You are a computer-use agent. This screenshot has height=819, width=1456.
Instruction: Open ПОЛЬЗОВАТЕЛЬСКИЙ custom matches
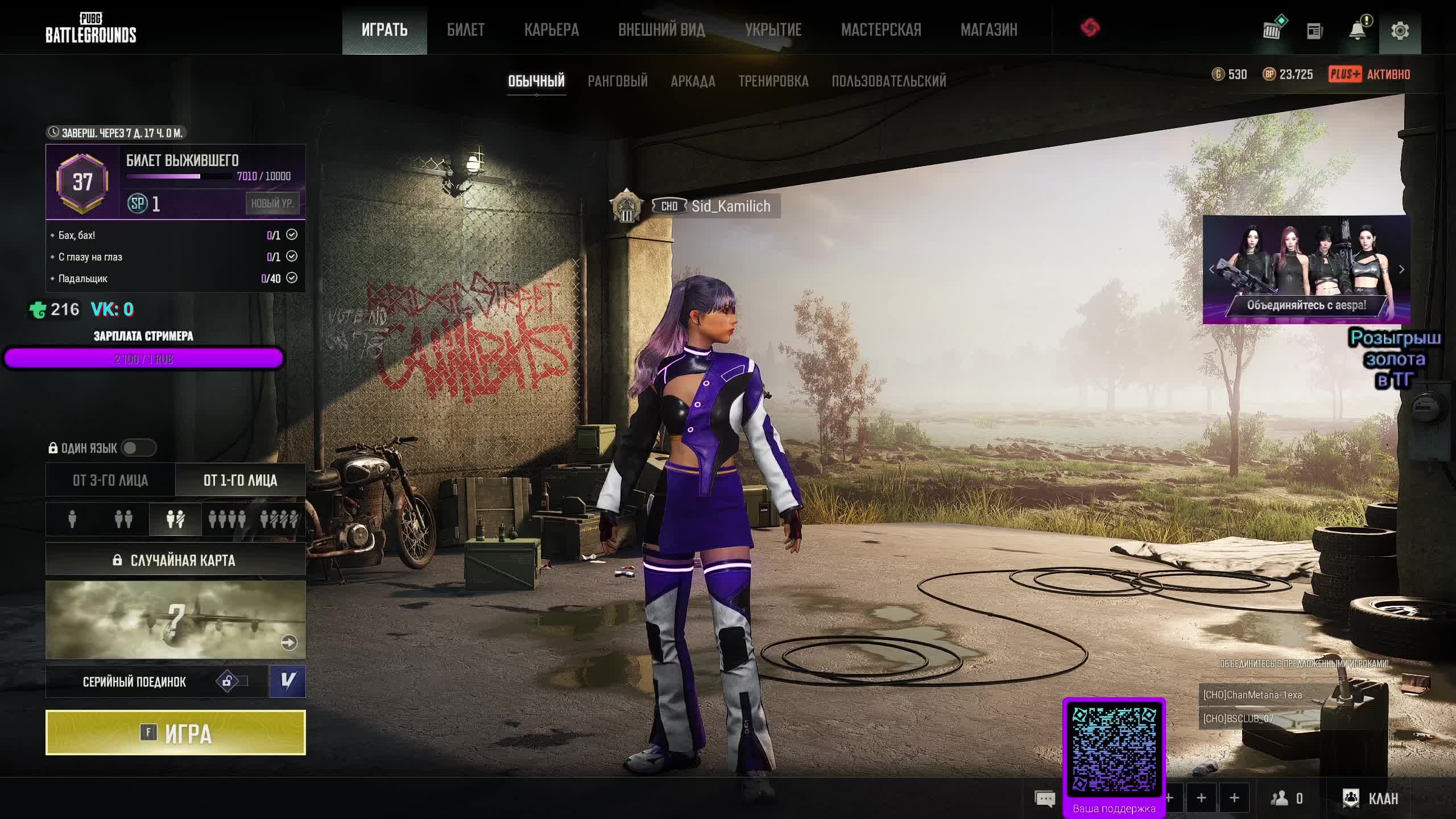(x=888, y=81)
